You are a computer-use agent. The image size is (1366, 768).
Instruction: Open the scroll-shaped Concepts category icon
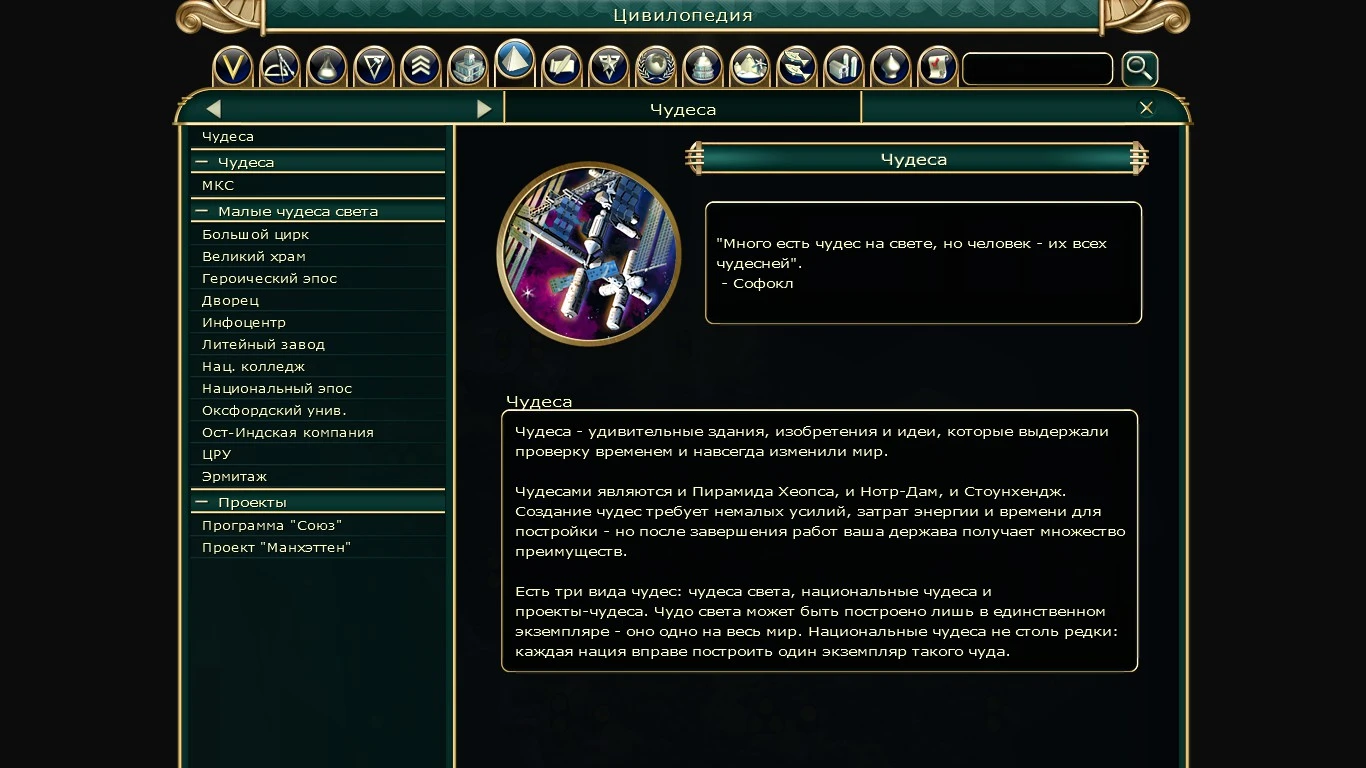click(937, 66)
